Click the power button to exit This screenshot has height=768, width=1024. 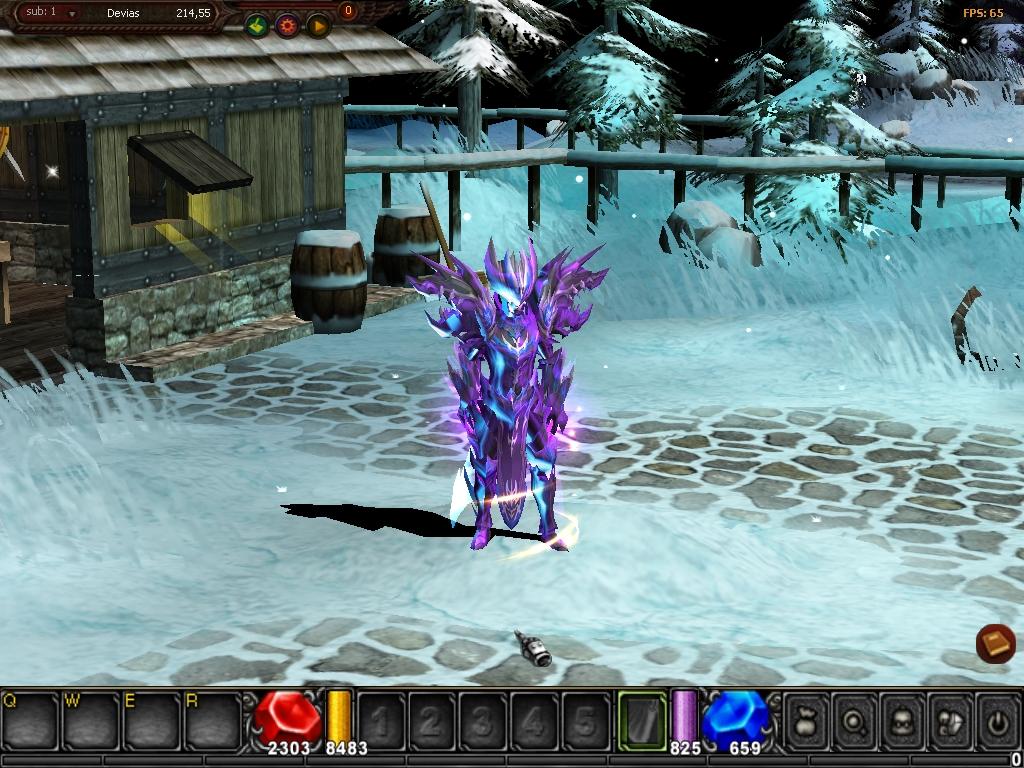997,720
